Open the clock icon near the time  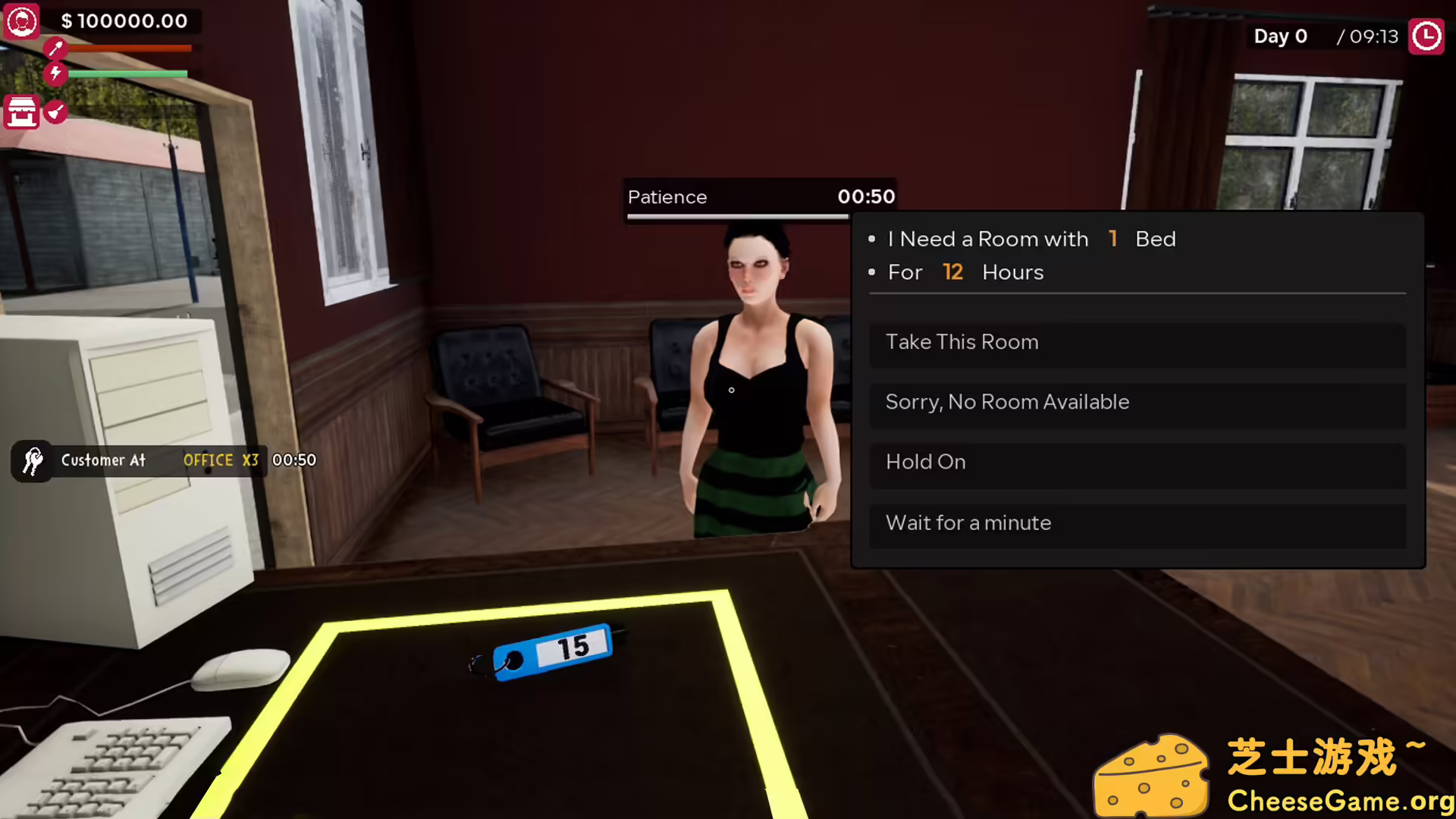pos(1426,36)
